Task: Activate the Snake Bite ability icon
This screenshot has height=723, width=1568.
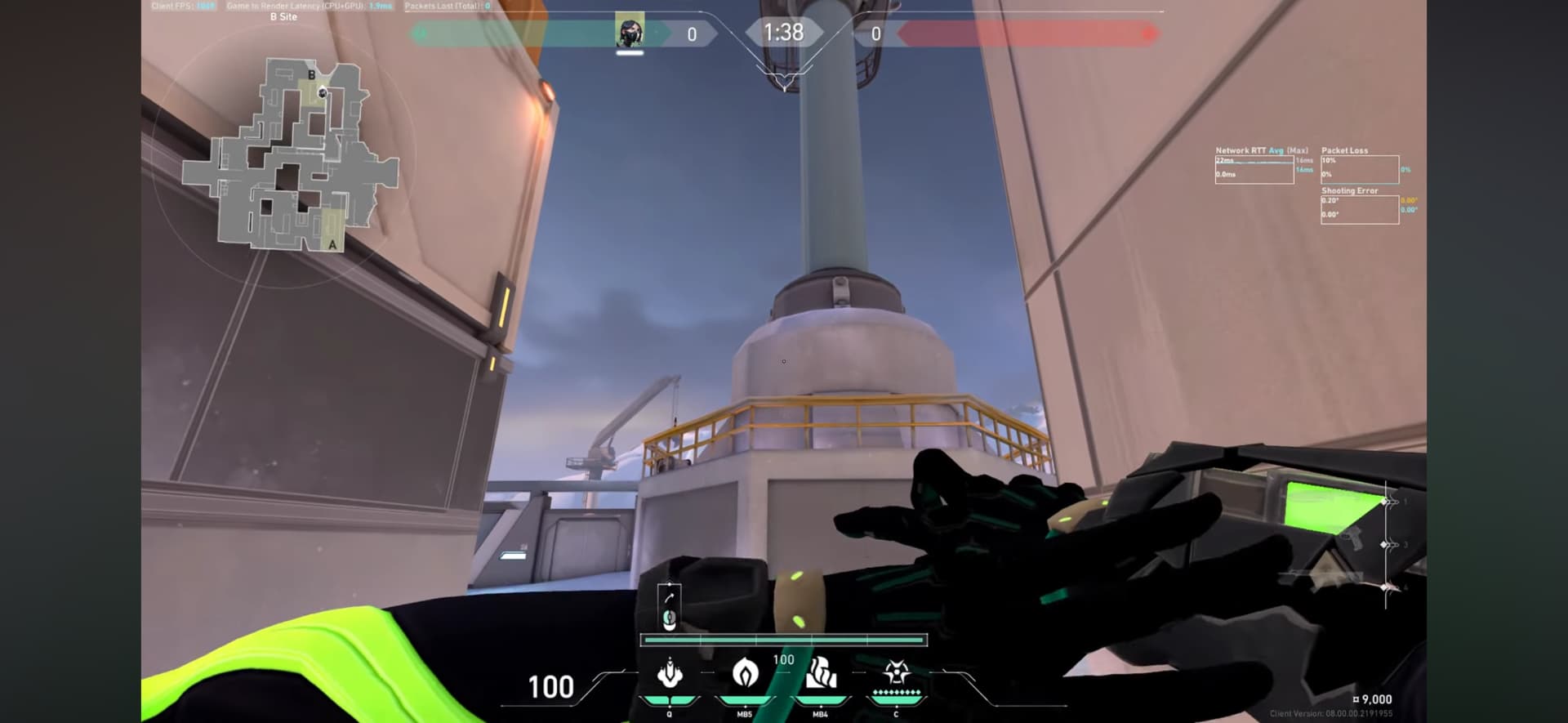Action: (x=670, y=674)
